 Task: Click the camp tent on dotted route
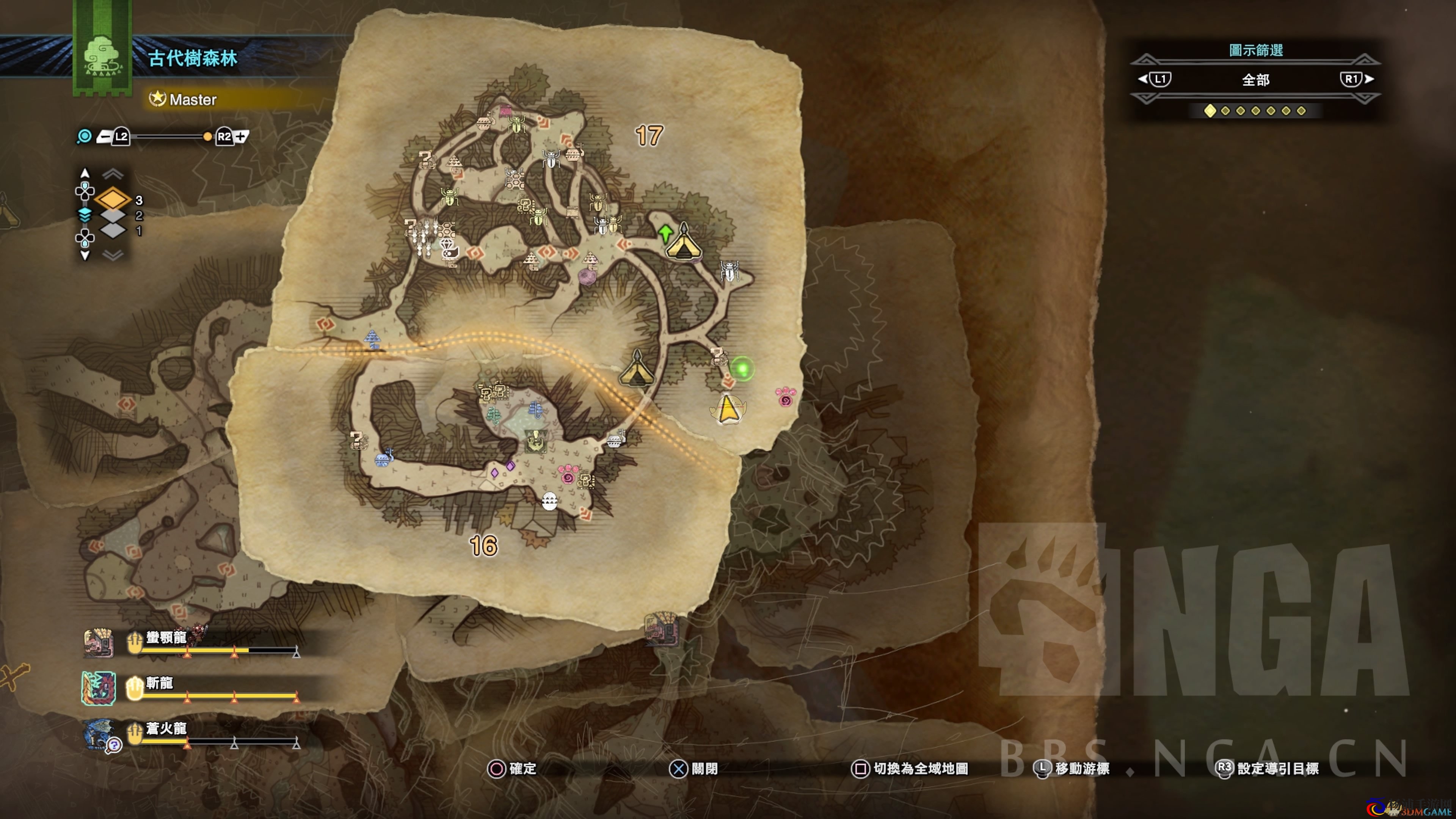[637, 370]
